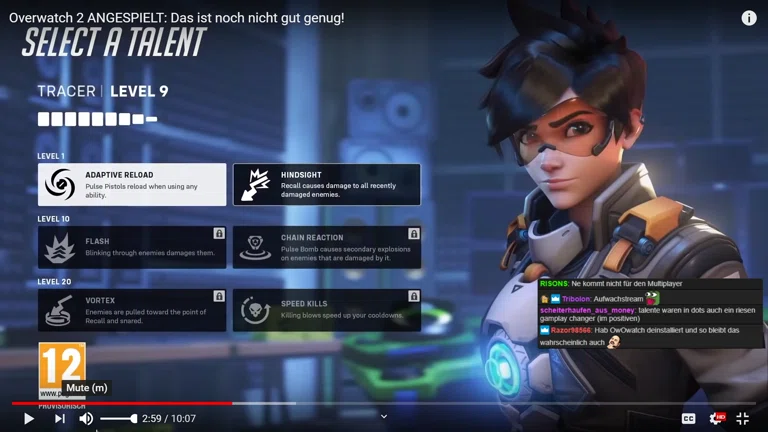
Task: Mute the video audio
Action: pyautogui.click(x=86, y=418)
